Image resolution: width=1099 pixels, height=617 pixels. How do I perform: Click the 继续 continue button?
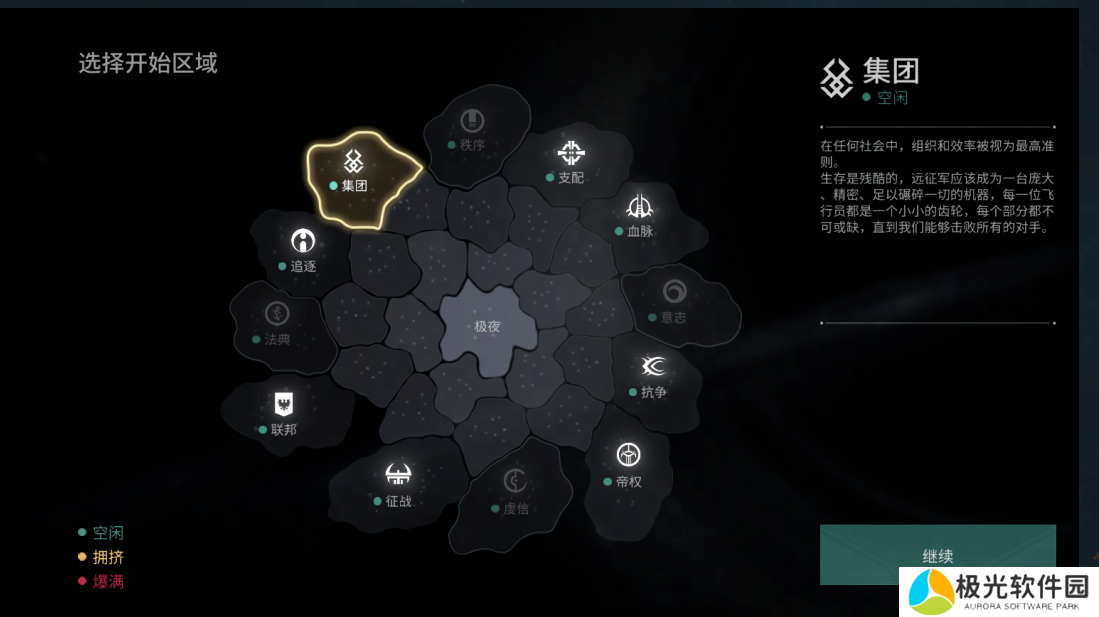pos(937,554)
